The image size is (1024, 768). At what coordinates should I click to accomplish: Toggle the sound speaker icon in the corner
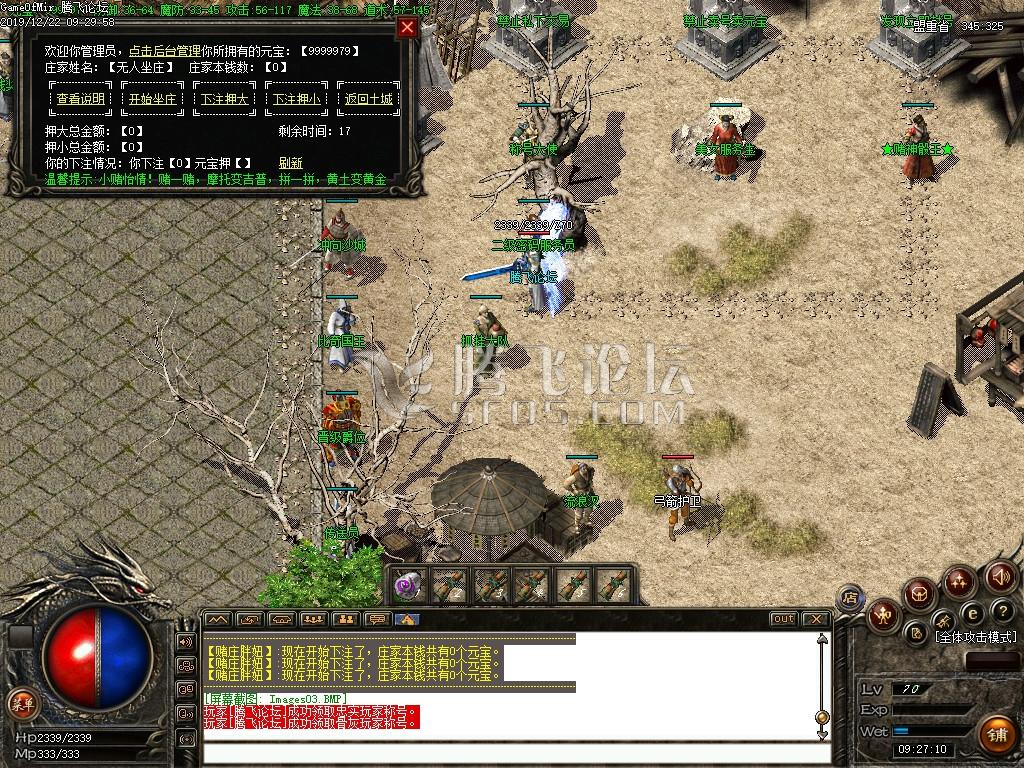tap(1001, 577)
